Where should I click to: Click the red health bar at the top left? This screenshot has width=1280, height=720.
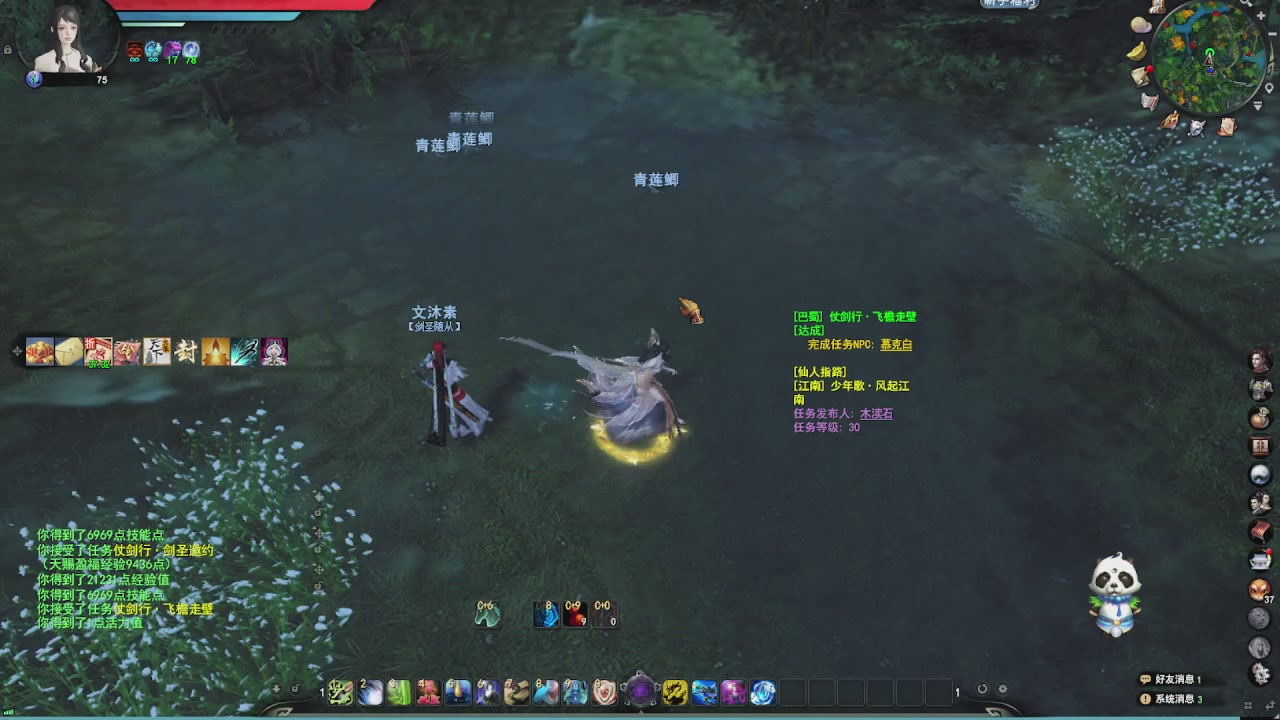coord(230,6)
